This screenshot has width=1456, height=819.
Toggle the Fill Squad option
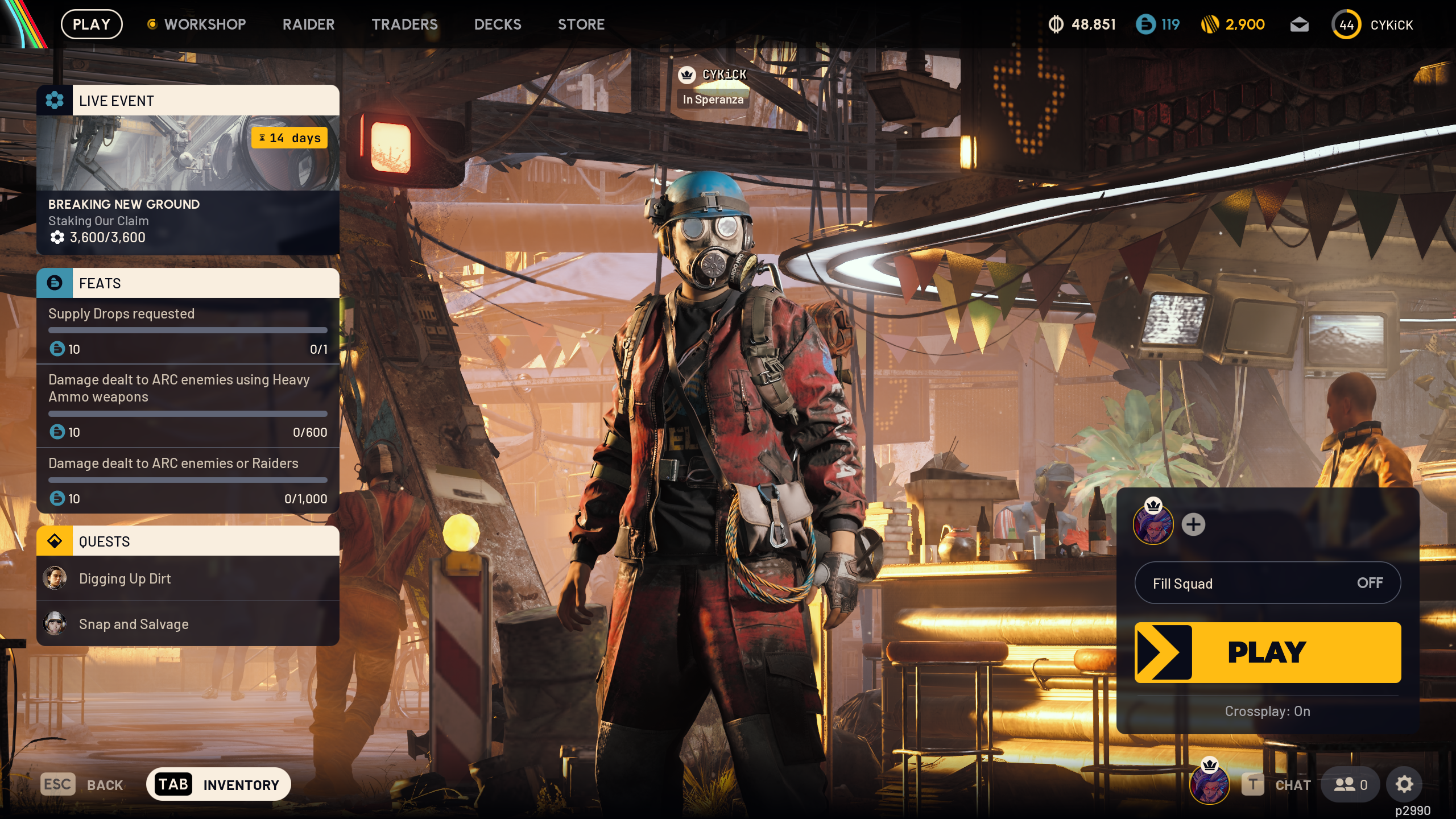(1267, 583)
